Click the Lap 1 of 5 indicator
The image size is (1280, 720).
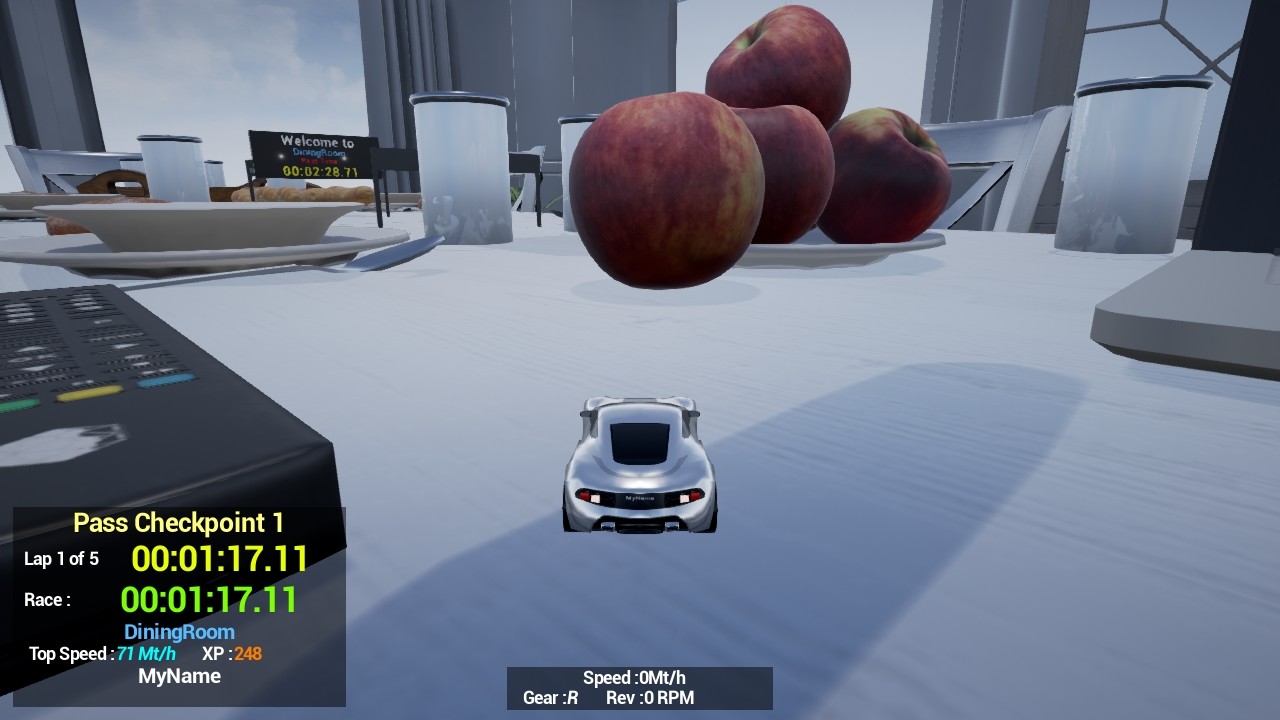click(x=62, y=560)
